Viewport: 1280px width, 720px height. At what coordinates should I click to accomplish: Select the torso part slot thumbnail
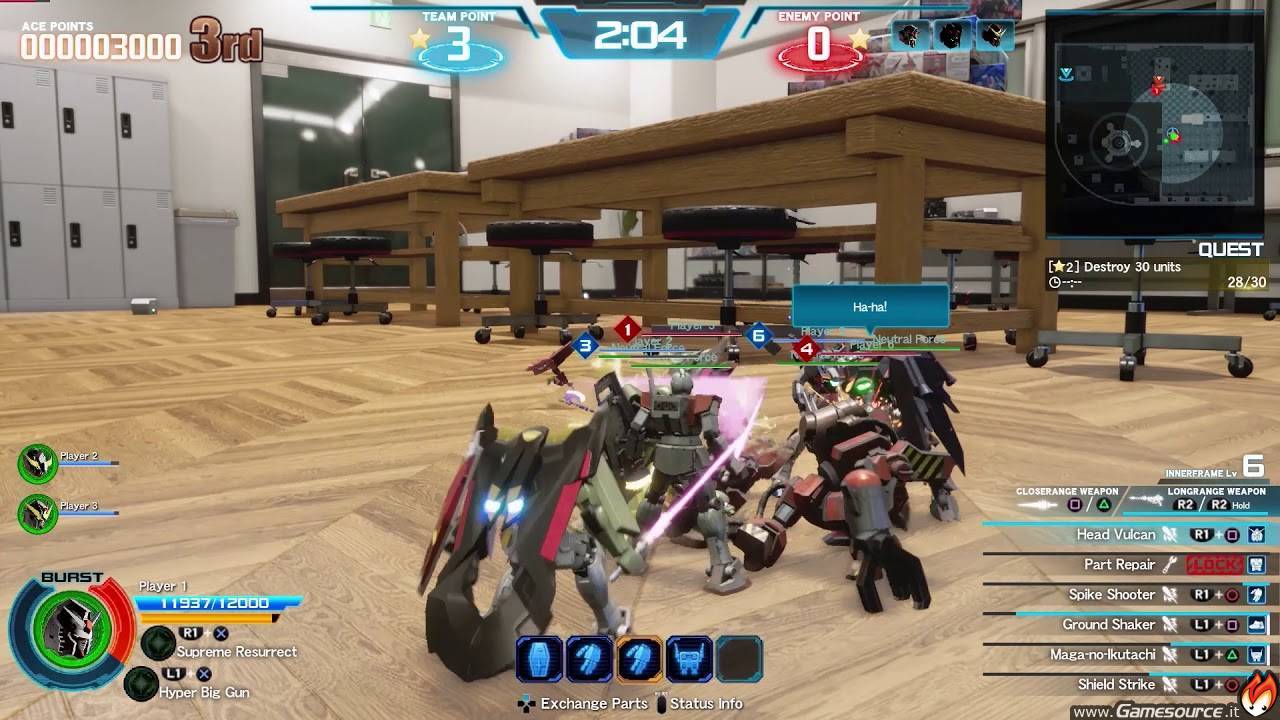click(537, 658)
